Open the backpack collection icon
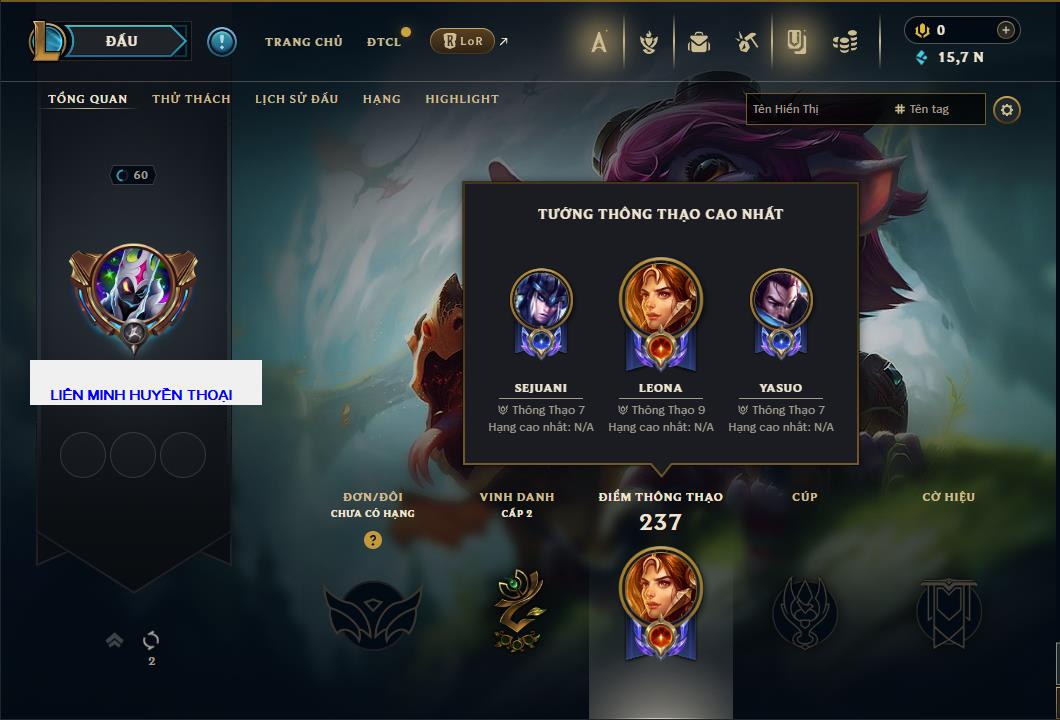 point(699,42)
